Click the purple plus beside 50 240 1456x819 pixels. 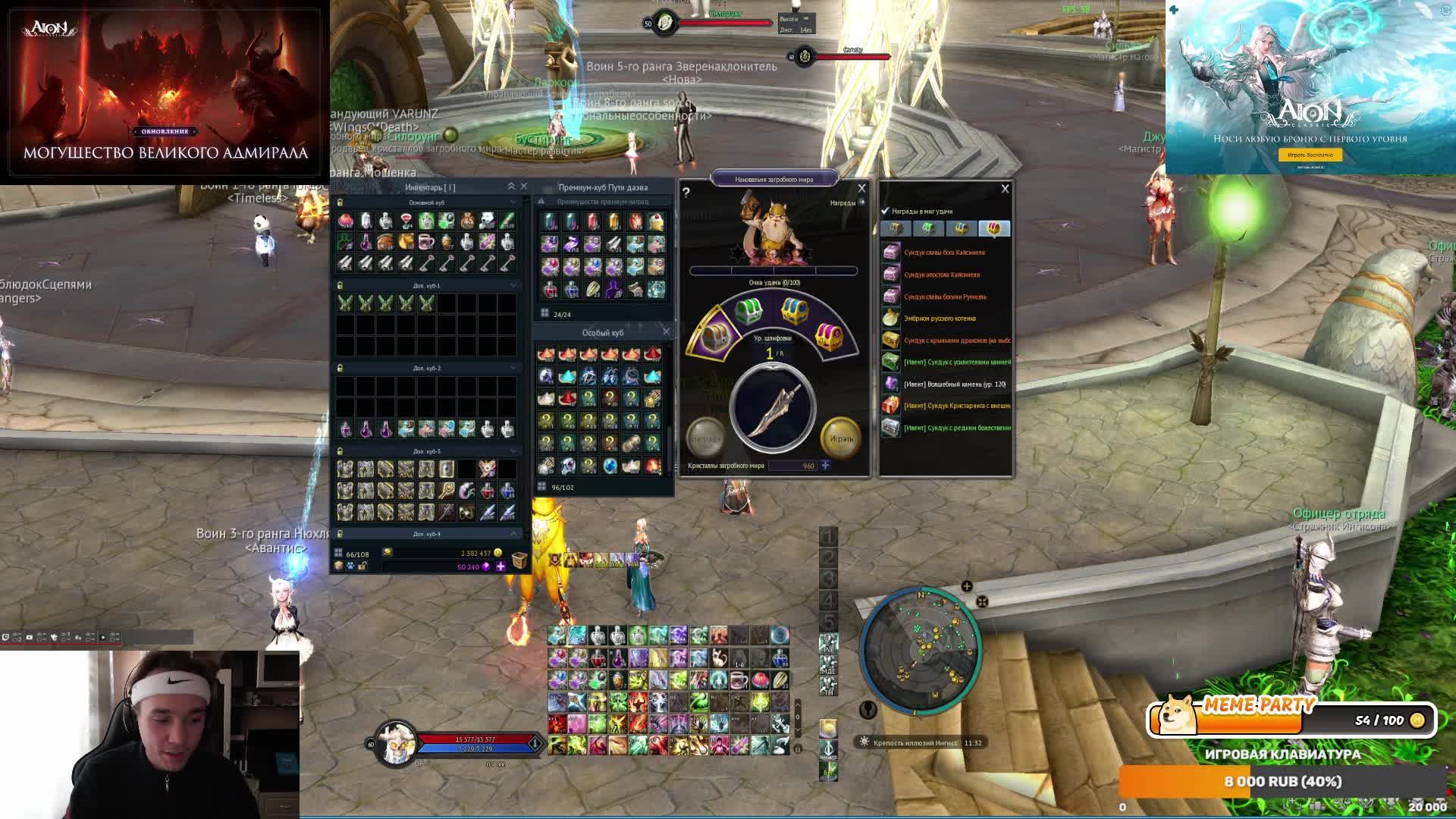coord(500,566)
